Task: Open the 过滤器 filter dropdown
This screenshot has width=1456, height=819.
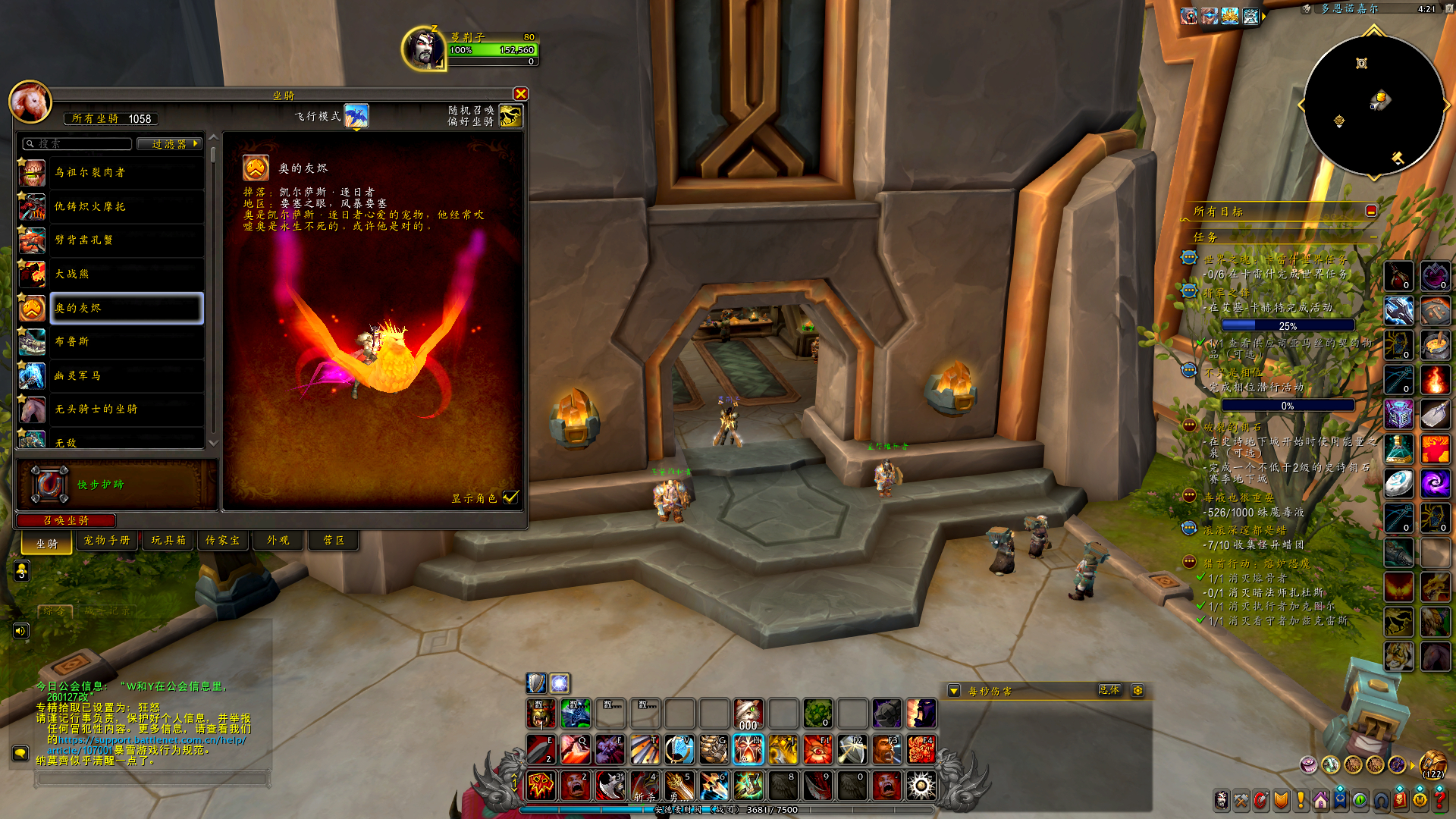Action: [x=169, y=144]
